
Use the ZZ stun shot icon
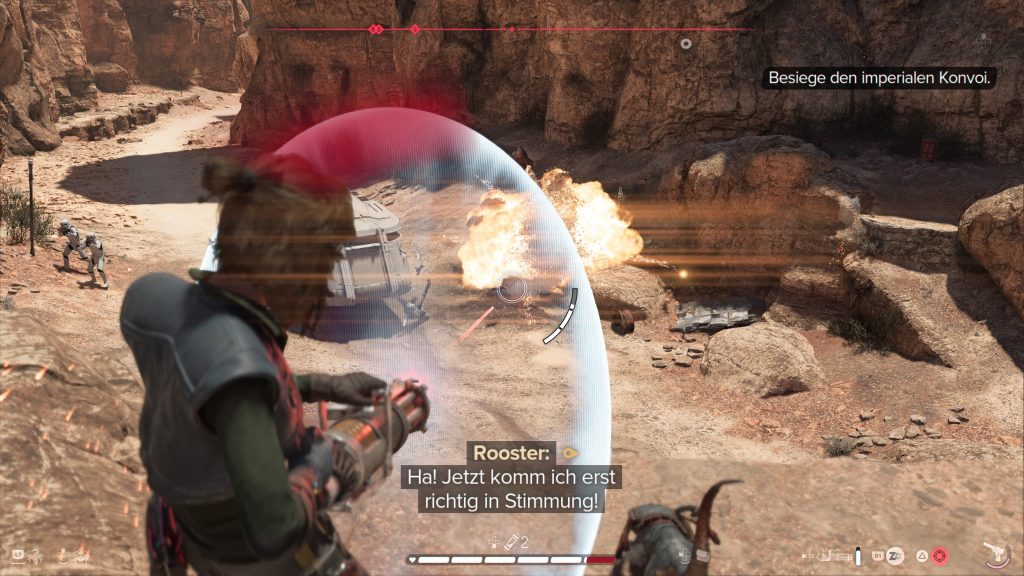click(896, 554)
